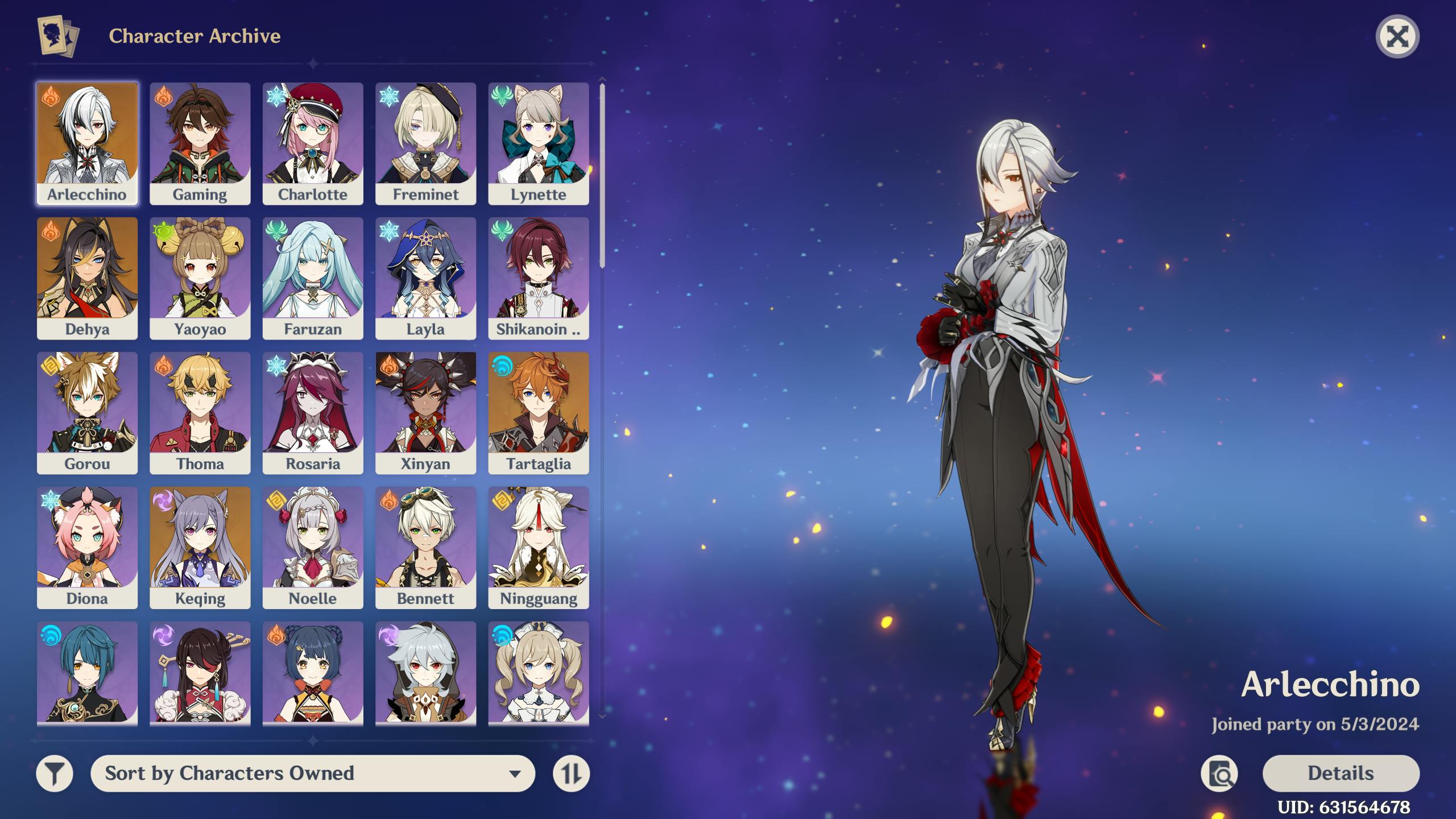The image size is (1456, 819).
Task: Open the Sort by Characters Owned dropdown
Action: pos(312,773)
